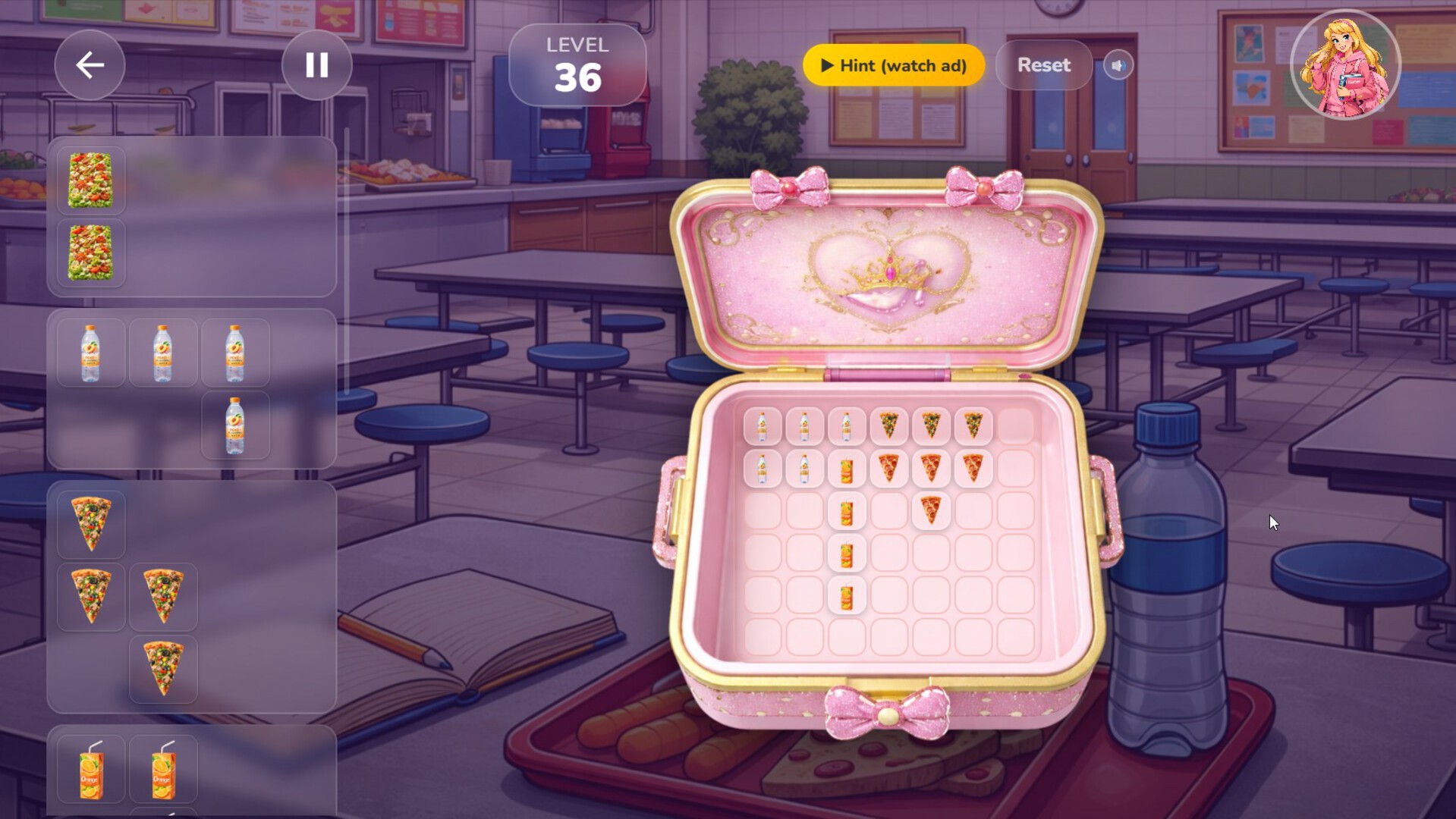The image size is (1456, 819).
Task: Select the second salad tray piece
Action: (x=90, y=251)
